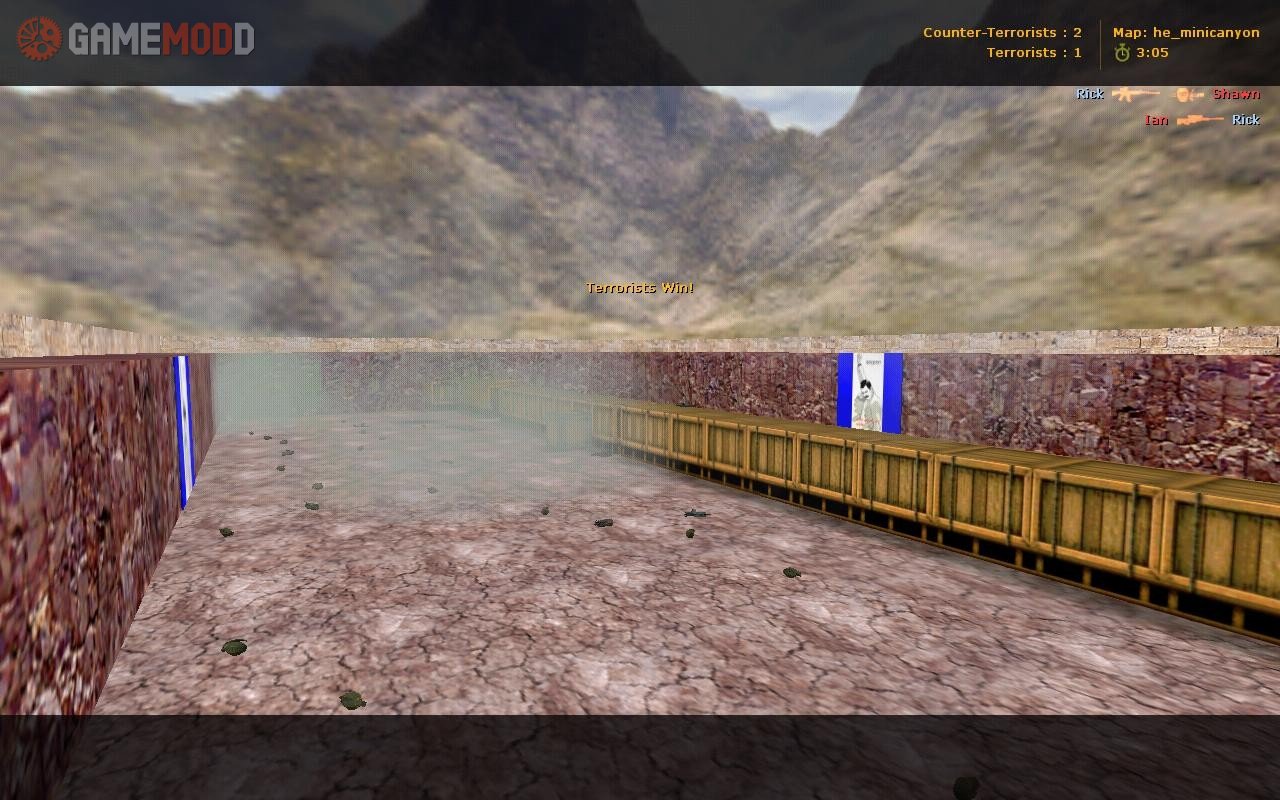The height and width of the screenshot is (800, 1280).
Task: Click the GameModd logo watermark
Action: coord(135,39)
